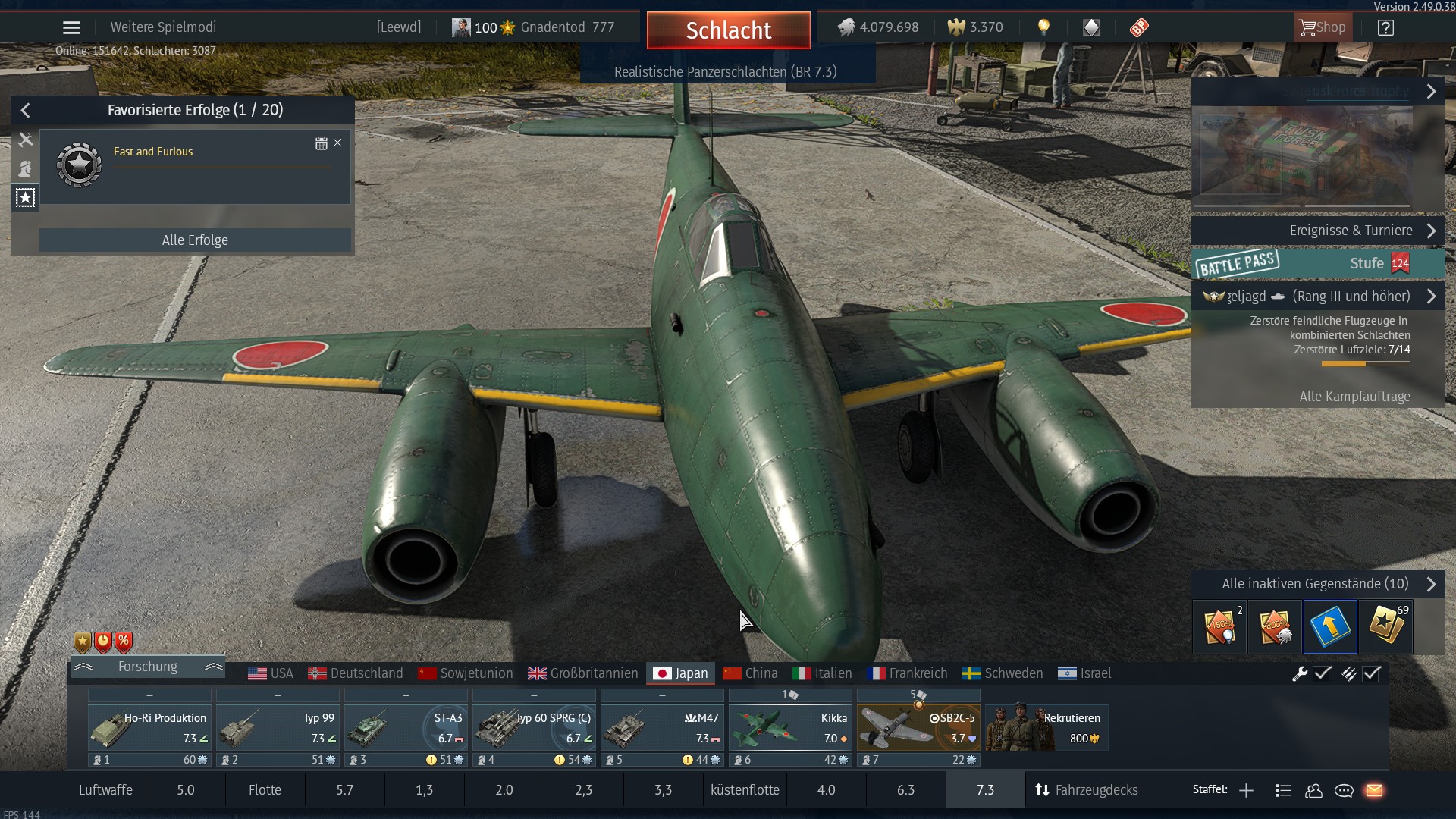Show all achievements via Alle Erfolge
Image resolution: width=1456 pixels, height=819 pixels.
(195, 240)
